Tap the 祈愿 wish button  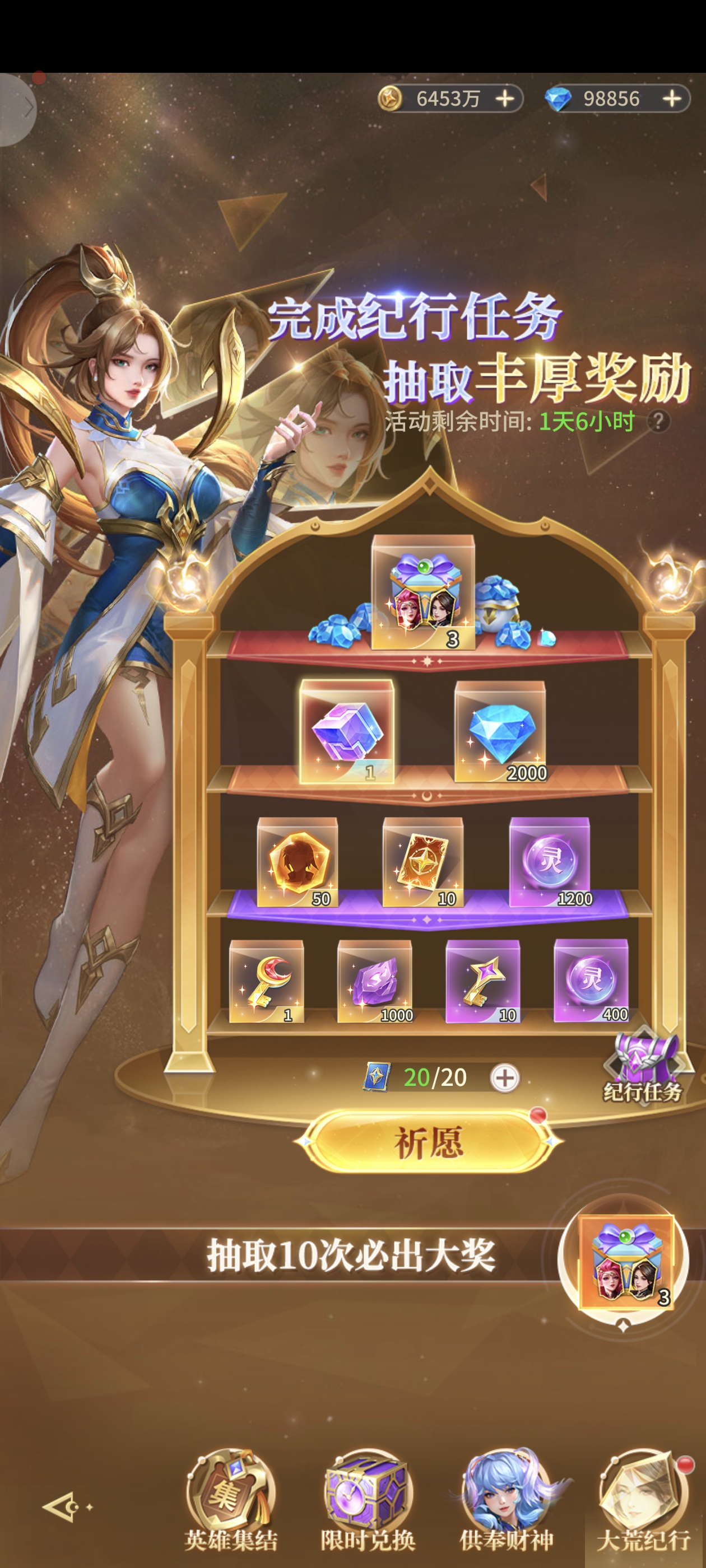428,1142
